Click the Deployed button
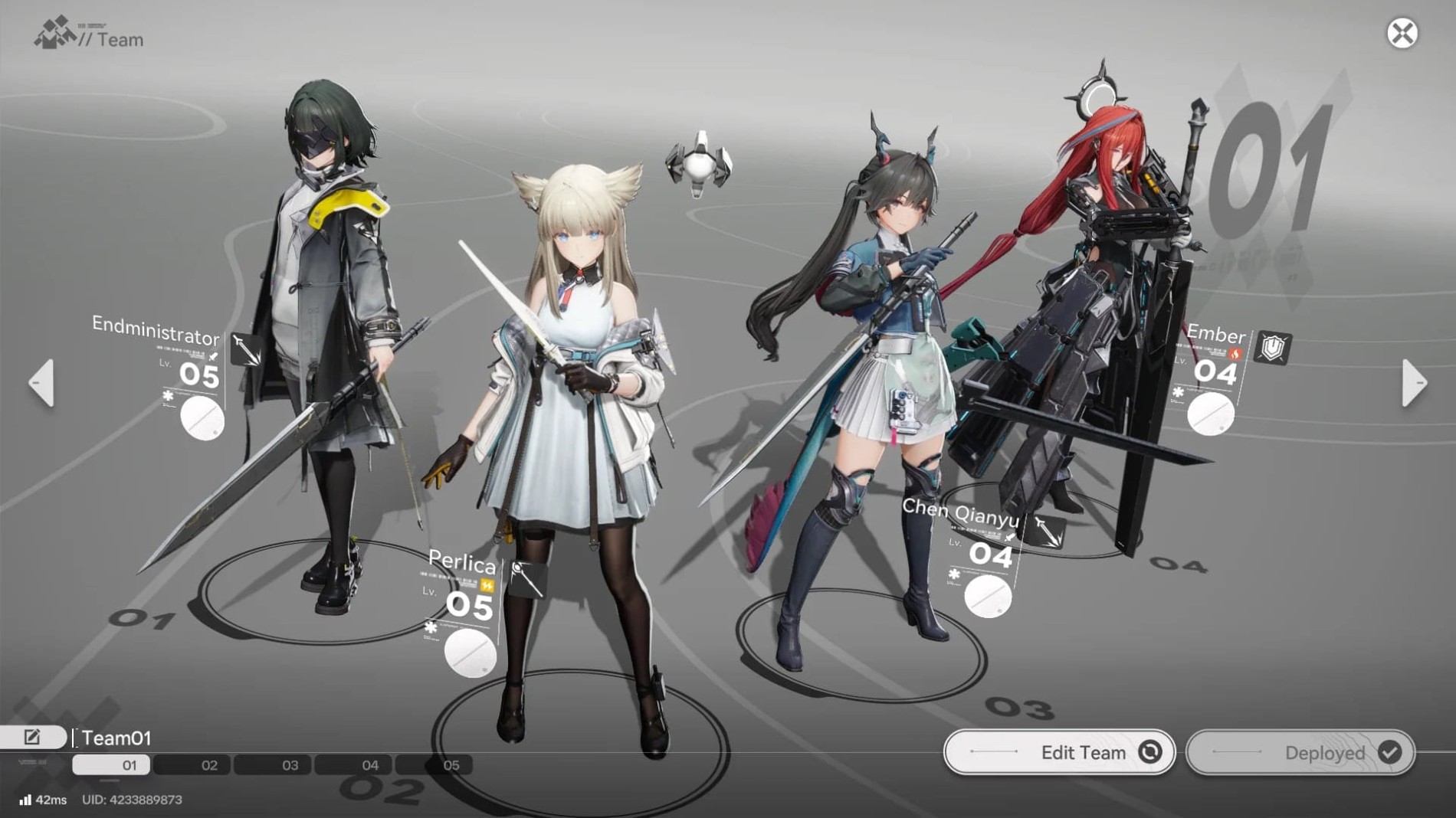Screen dimensions: 1456x818 tap(1300, 752)
